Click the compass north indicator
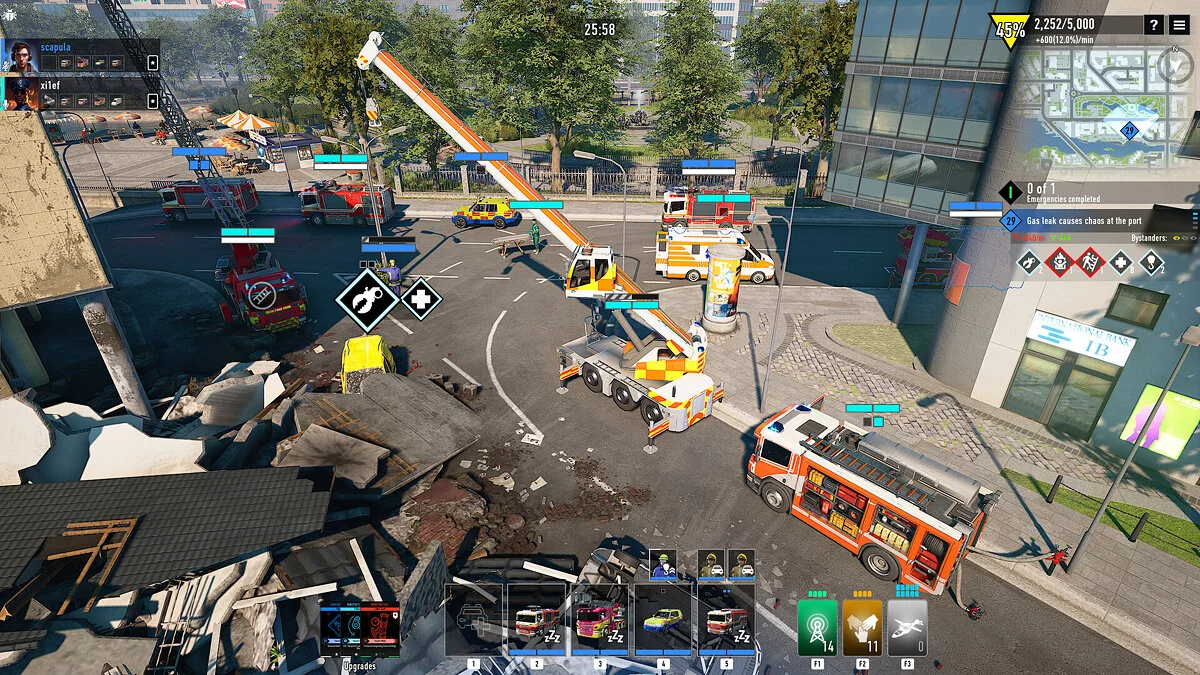 pyautogui.click(x=1174, y=65)
